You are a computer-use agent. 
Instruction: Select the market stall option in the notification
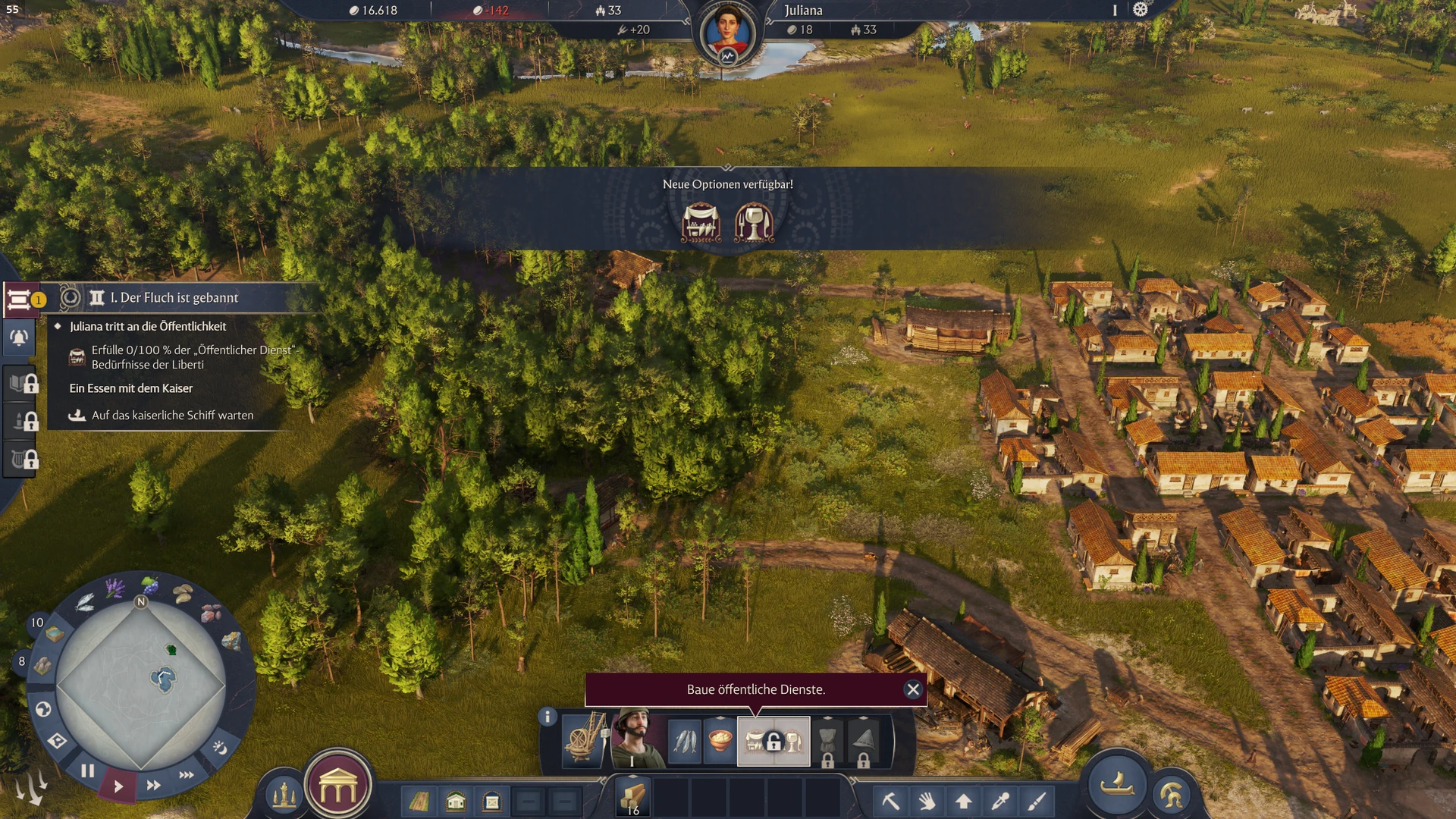(x=701, y=223)
